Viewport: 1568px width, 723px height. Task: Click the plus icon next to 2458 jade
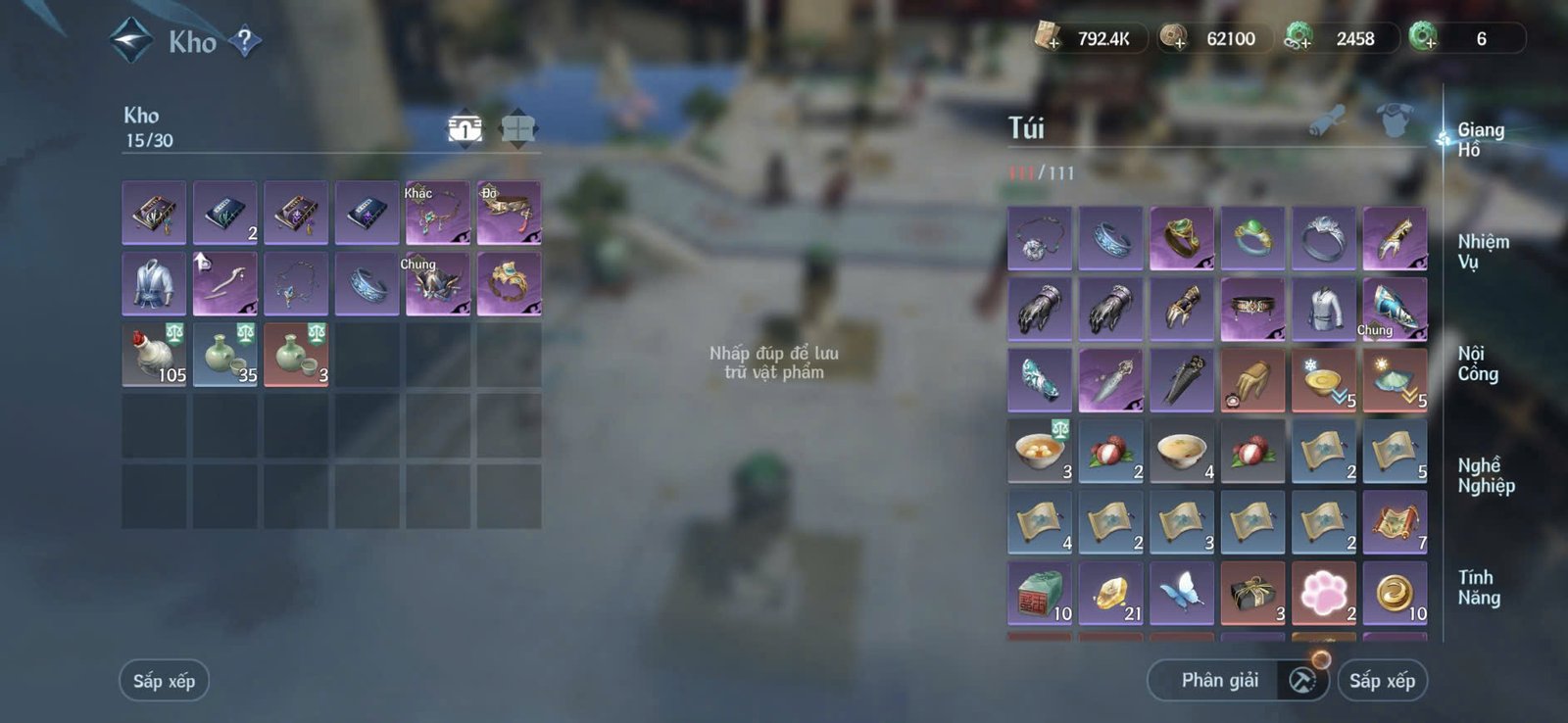(1306, 41)
